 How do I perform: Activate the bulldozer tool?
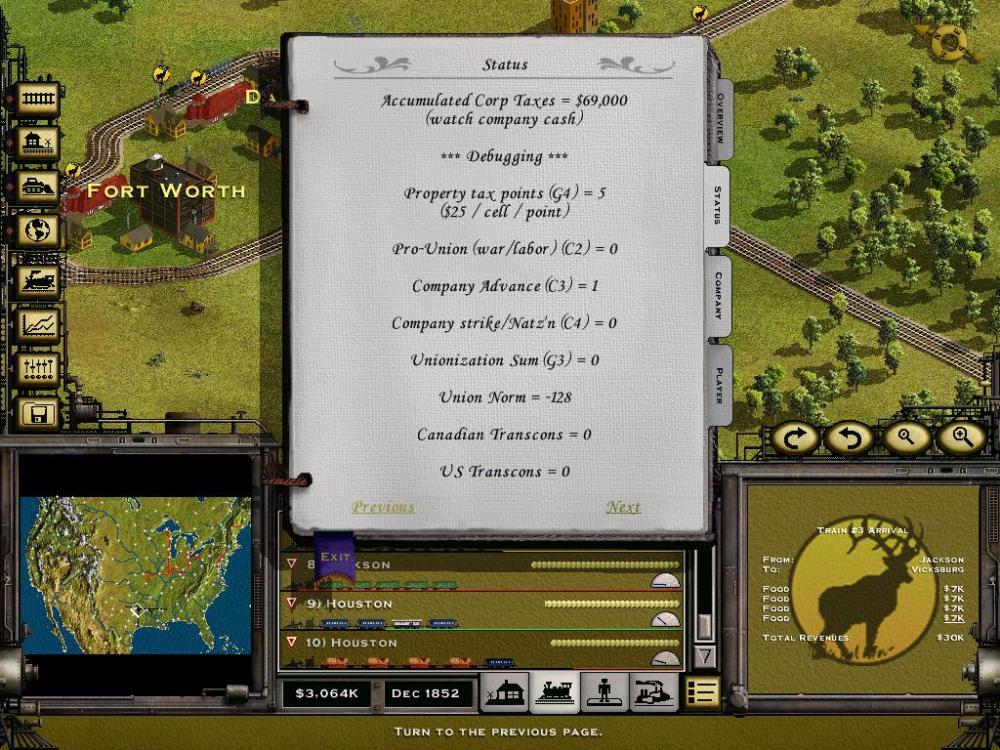point(39,187)
